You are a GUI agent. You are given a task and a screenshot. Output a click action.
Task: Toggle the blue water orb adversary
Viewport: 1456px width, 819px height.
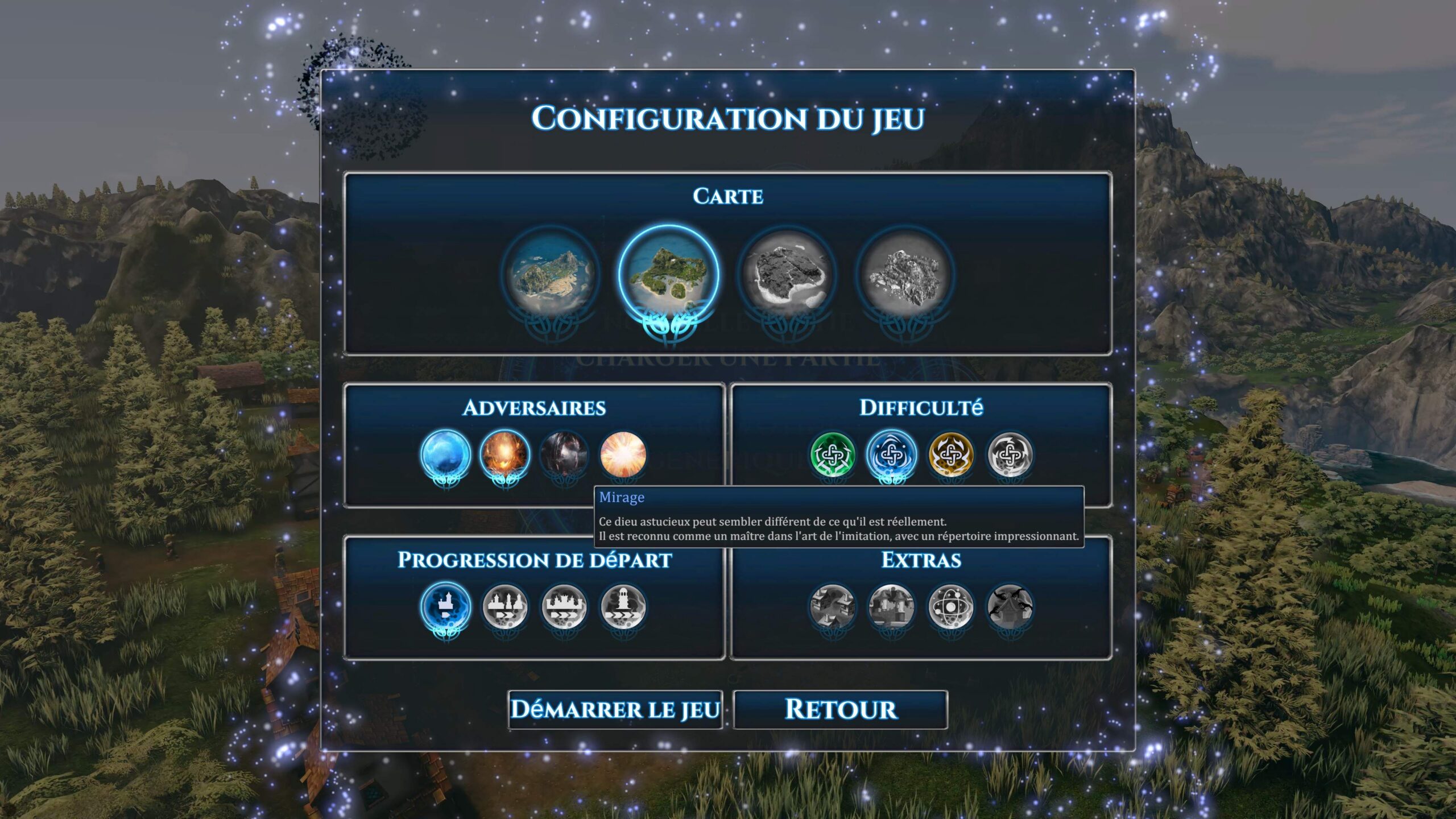coord(446,454)
